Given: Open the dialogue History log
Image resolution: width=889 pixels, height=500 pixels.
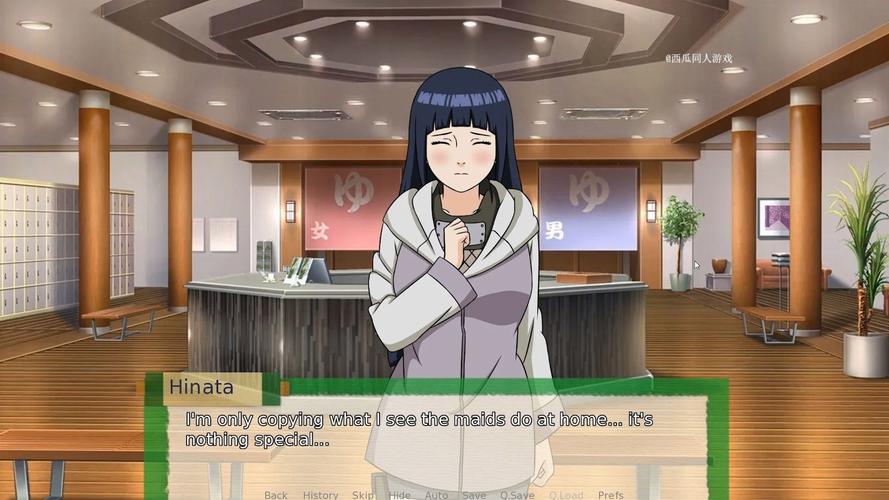Looking at the screenshot, I should 320,495.
